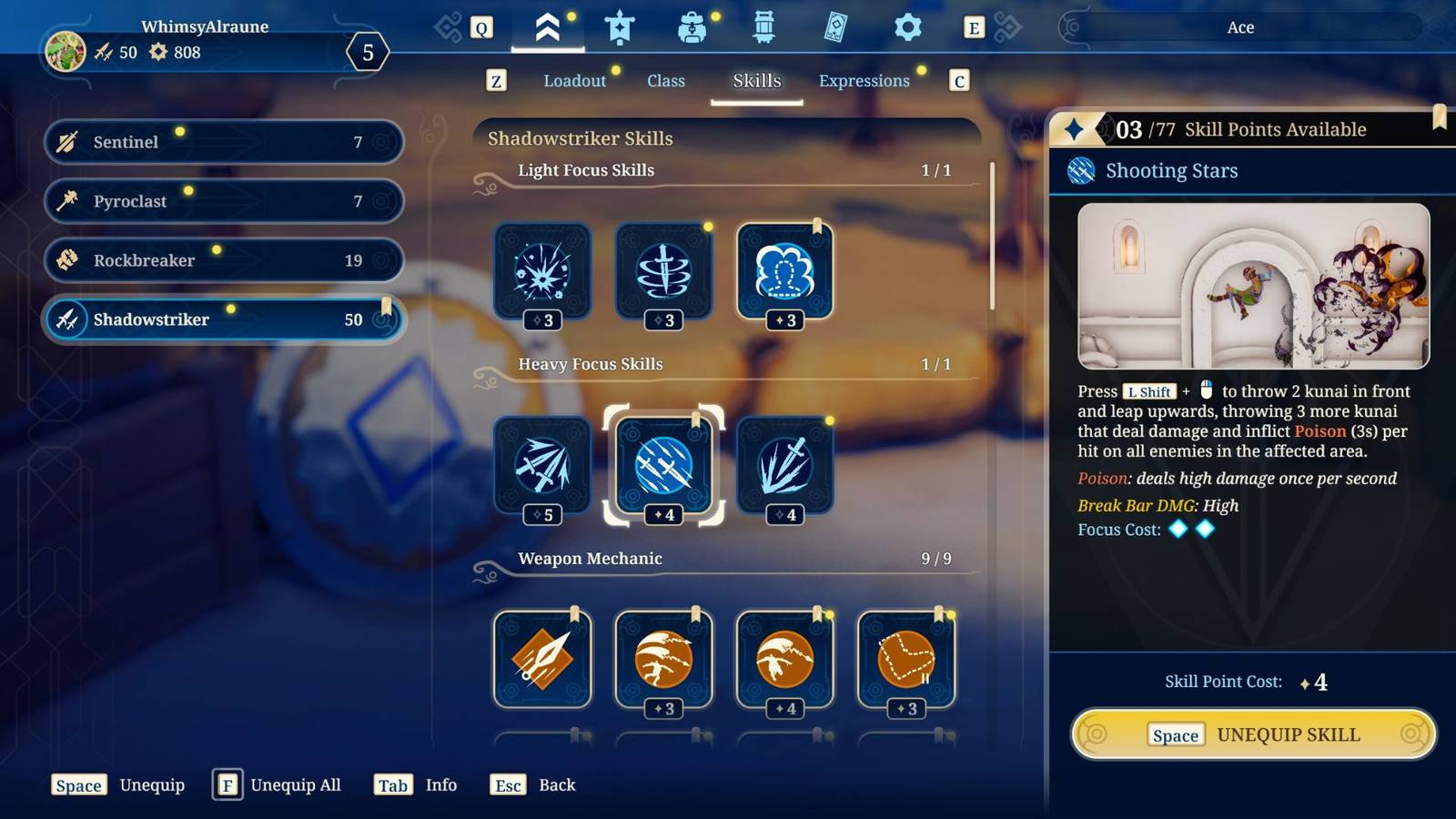Open the playing card icon in the top toolbar
This screenshot has height=819, width=1456.
pos(834,27)
